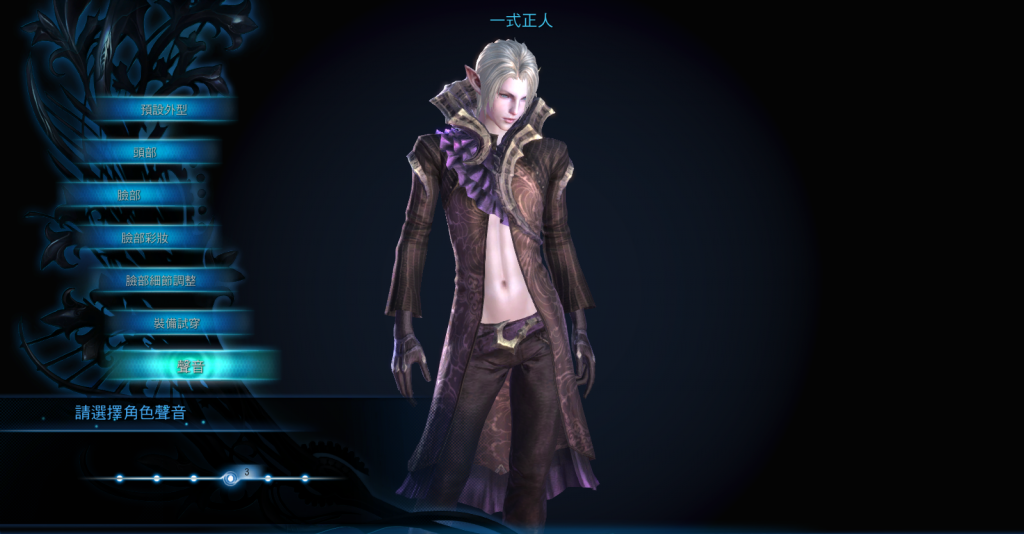Set voice slider to its leftmost dot
Image resolution: width=1024 pixels, height=534 pixels.
(119, 479)
